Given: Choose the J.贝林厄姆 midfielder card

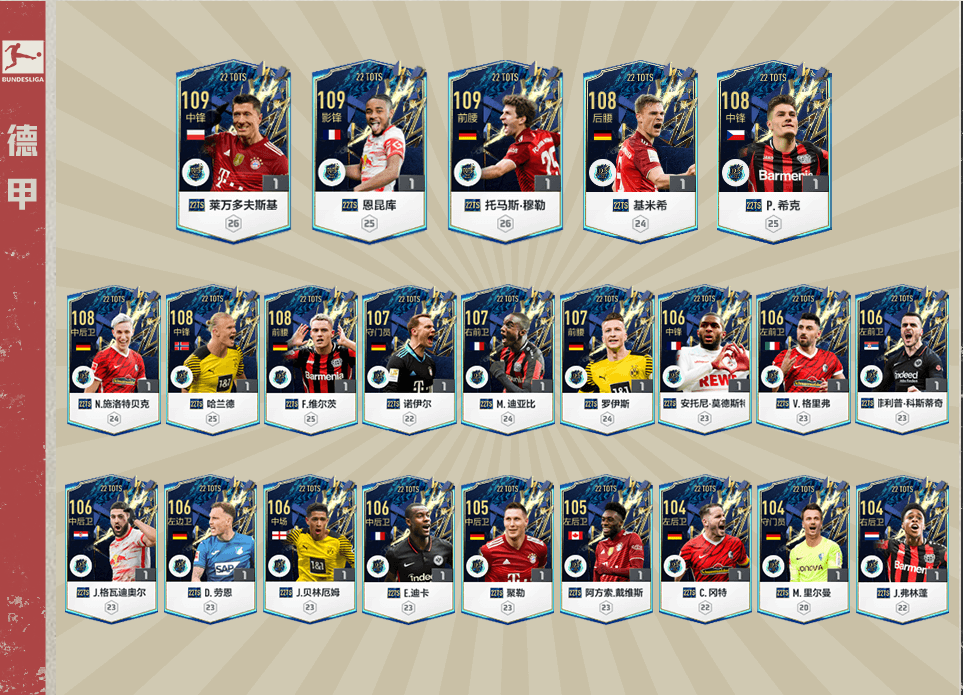Looking at the screenshot, I should click(x=310, y=545).
